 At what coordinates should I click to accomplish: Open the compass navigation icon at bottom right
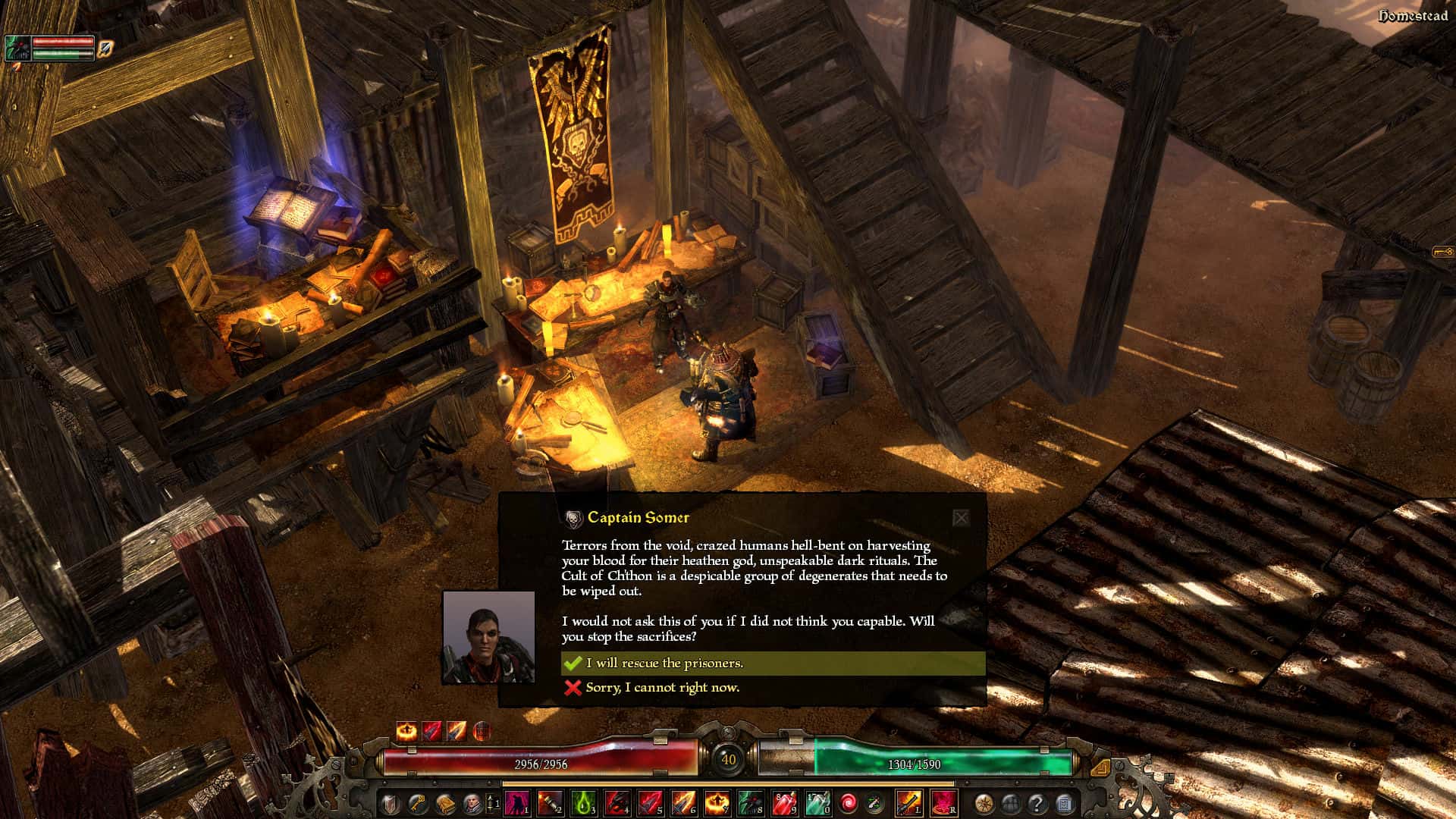(983, 802)
